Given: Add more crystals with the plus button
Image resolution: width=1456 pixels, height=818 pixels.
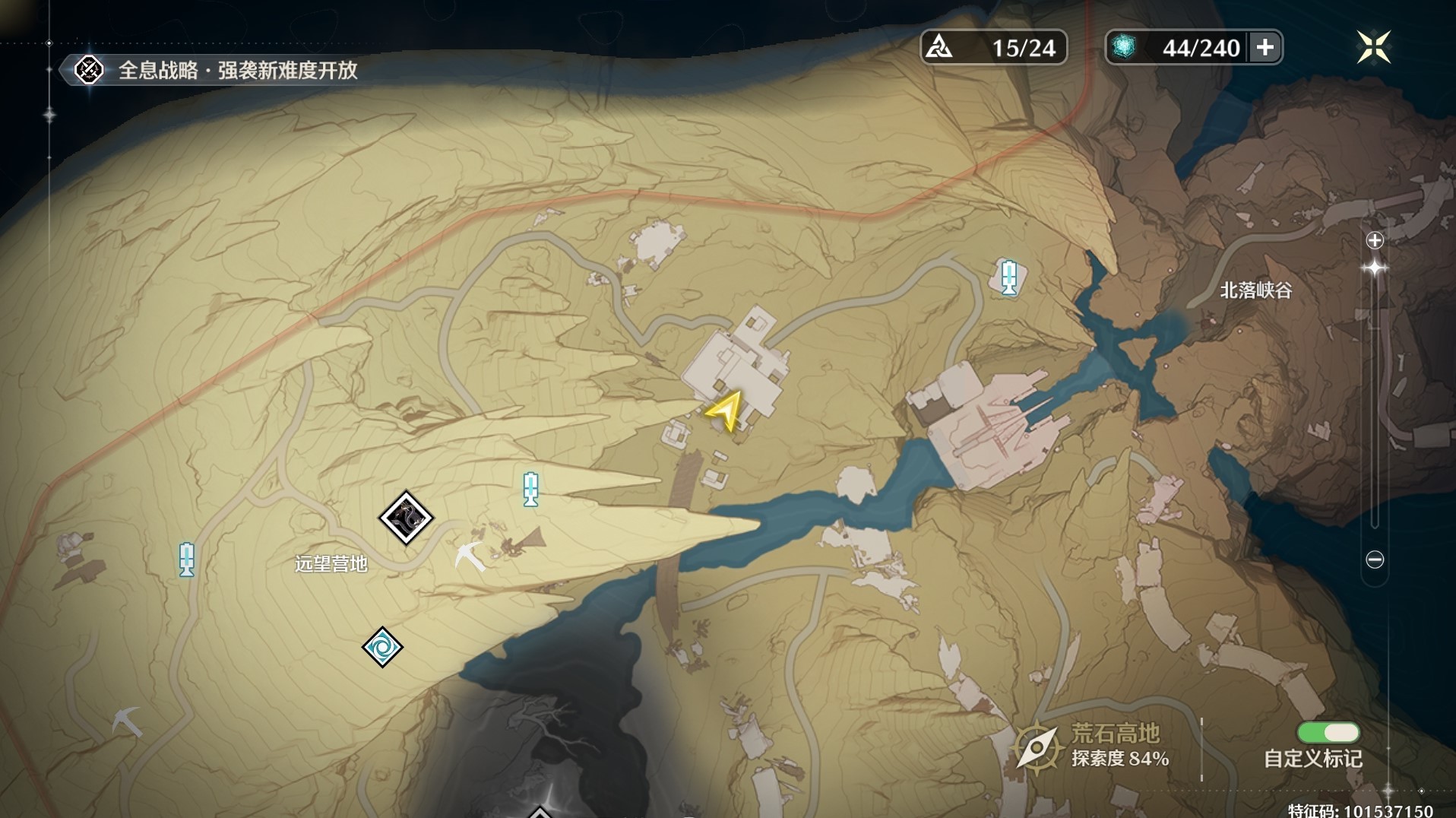Looking at the screenshot, I should tap(1265, 48).
